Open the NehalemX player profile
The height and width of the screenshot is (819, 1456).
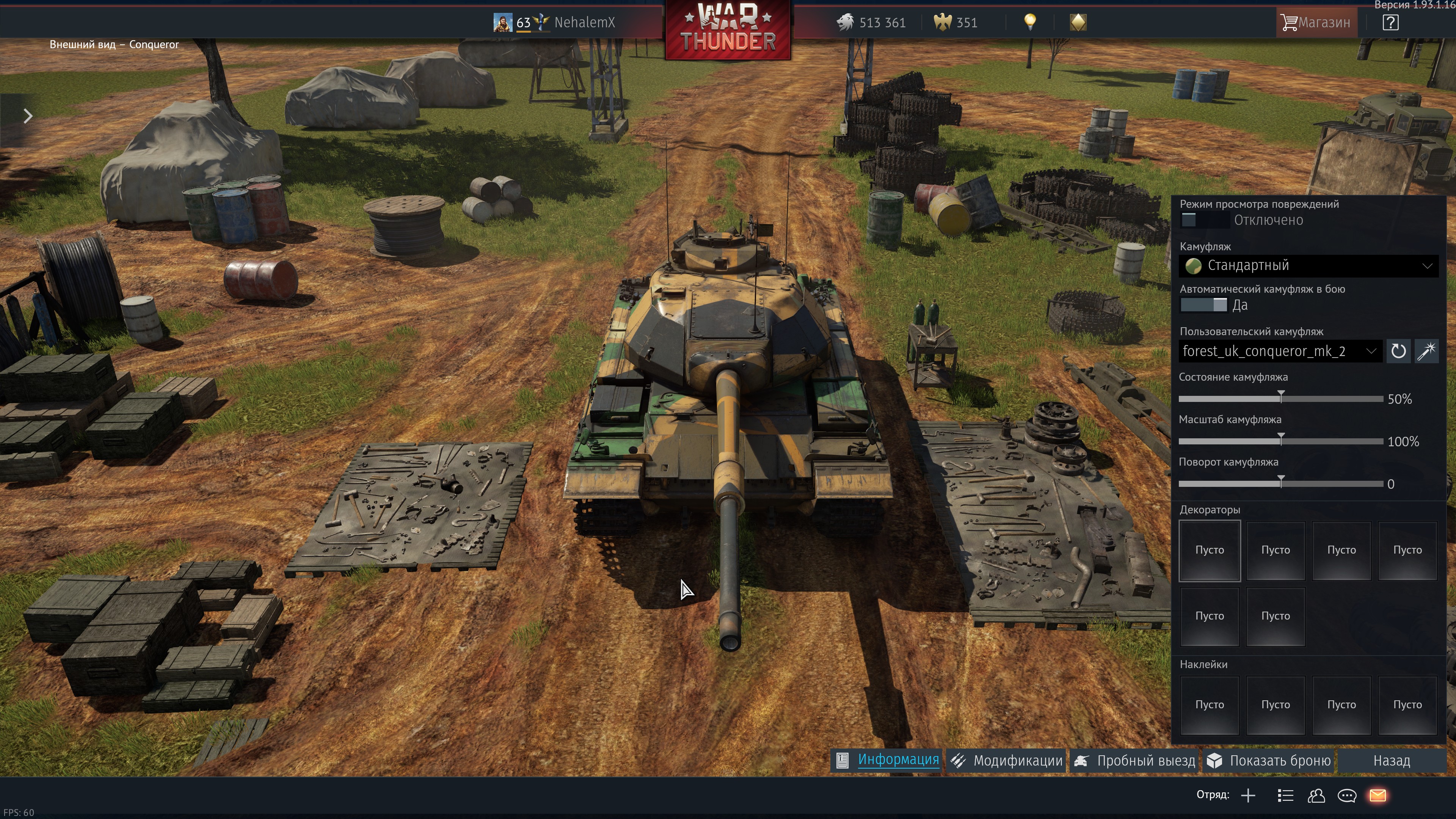click(584, 23)
